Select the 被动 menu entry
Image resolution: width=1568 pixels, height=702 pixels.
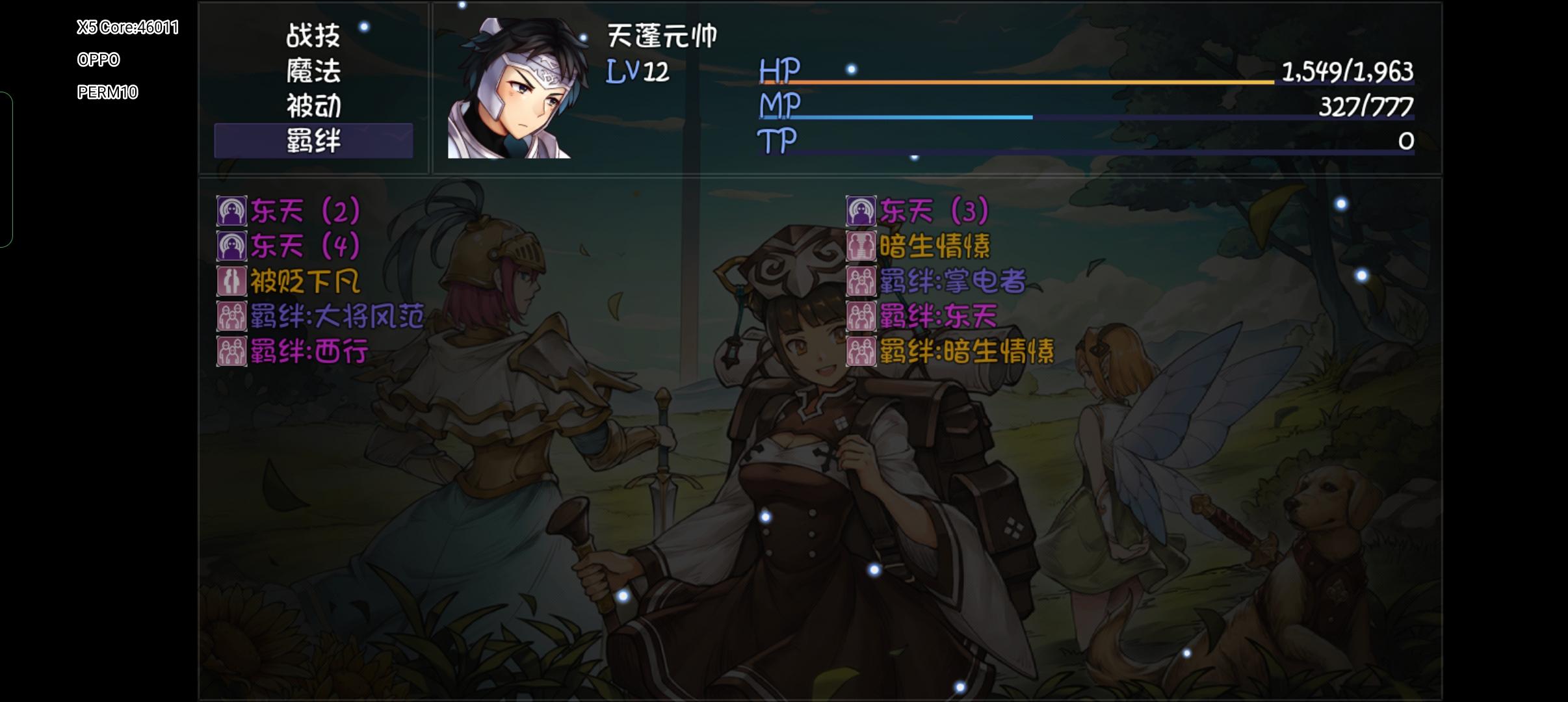[x=313, y=106]
